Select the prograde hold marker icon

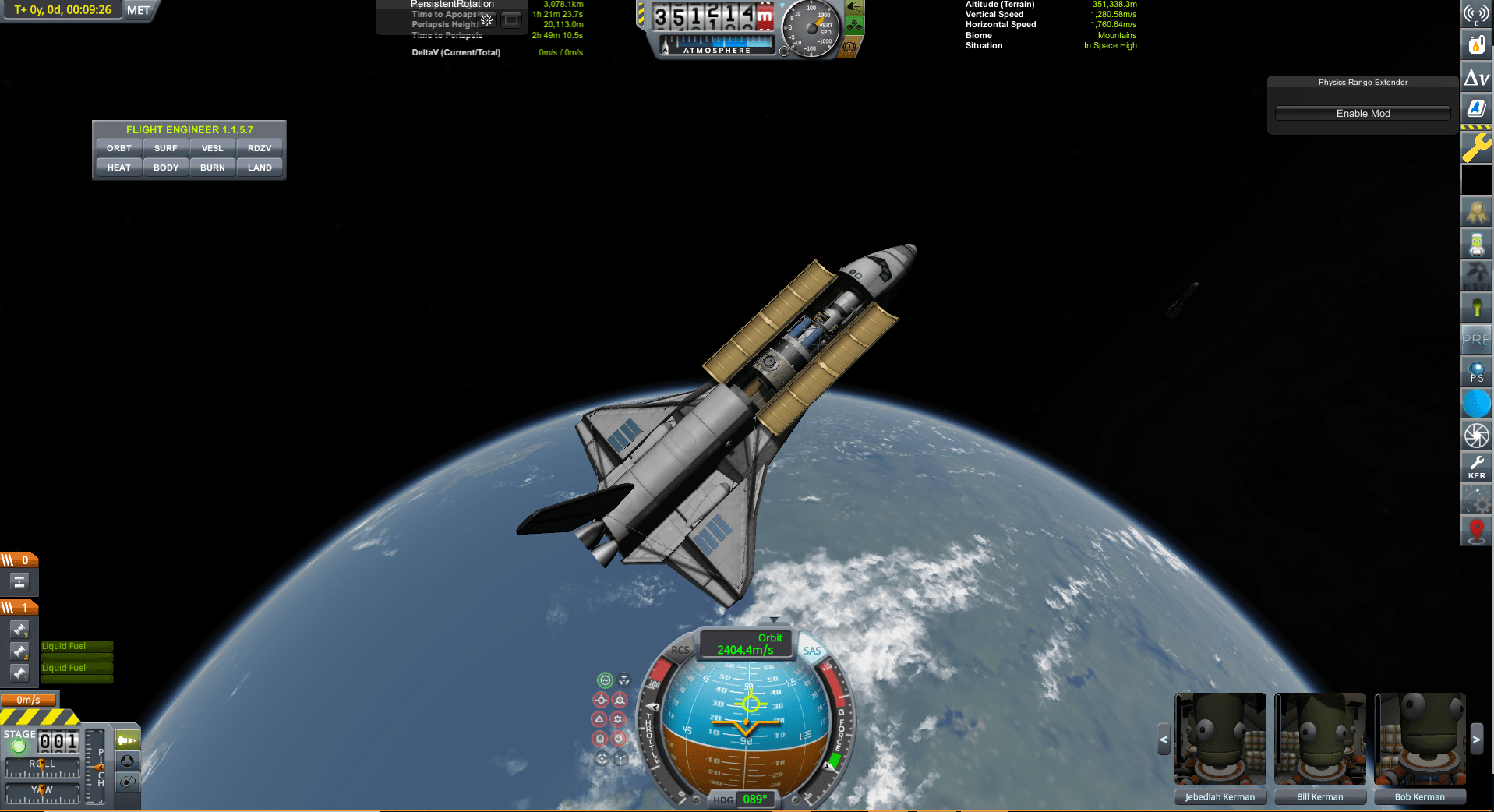(602, 700)
